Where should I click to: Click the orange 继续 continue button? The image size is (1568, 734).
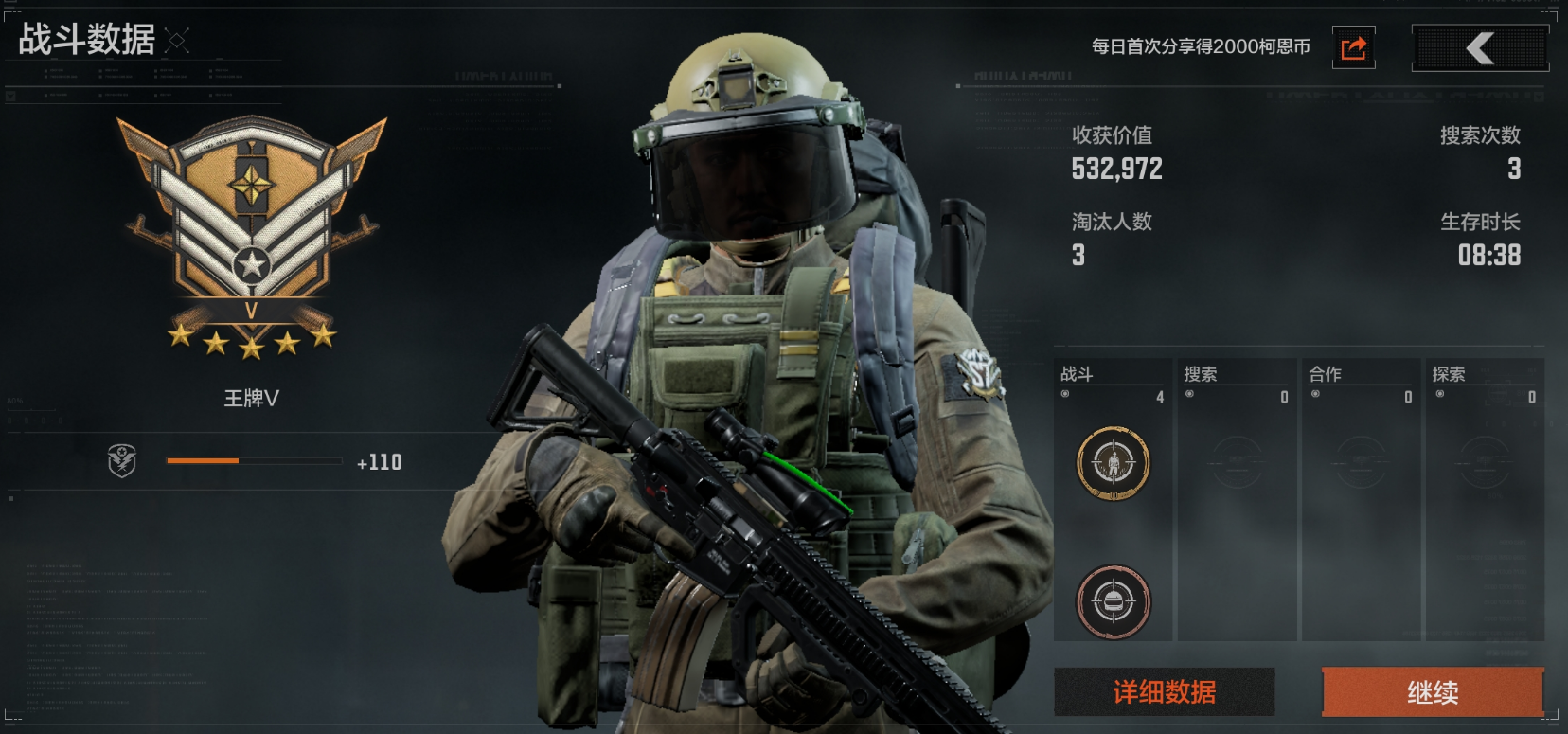(x=1432, y=692)
